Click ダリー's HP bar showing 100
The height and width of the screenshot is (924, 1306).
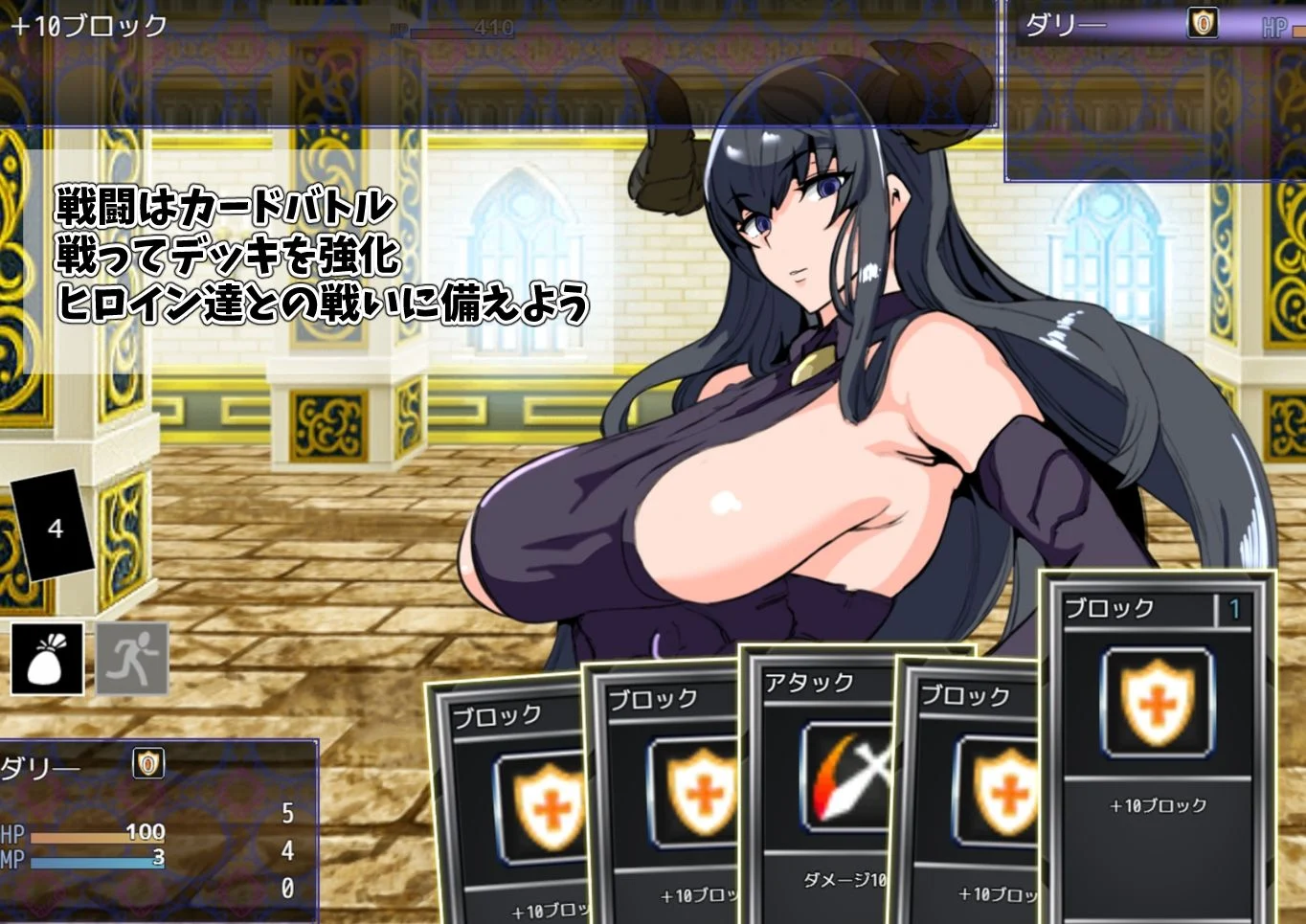click(96, 834)
